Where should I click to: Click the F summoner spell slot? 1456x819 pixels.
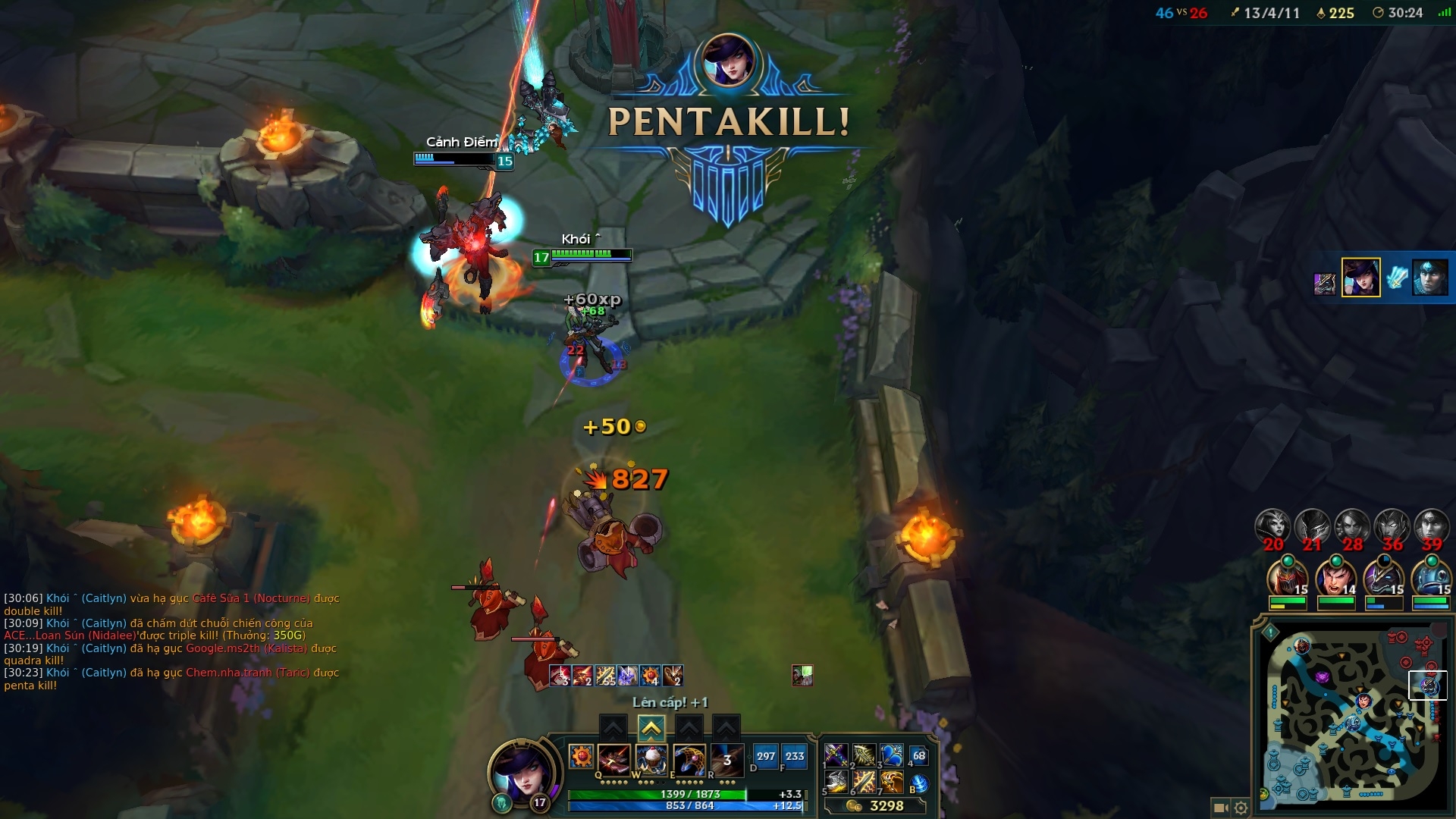click(x=795, y=756)
